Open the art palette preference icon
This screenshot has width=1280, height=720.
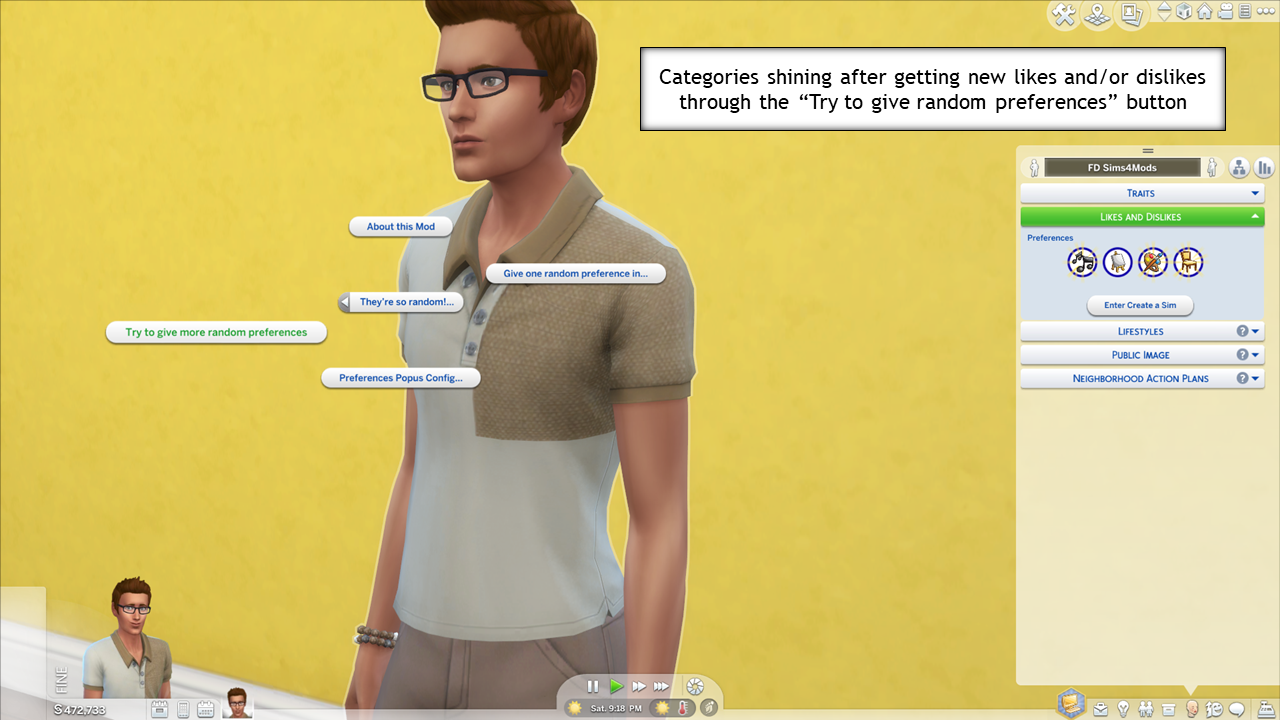tap(1152, 261)
